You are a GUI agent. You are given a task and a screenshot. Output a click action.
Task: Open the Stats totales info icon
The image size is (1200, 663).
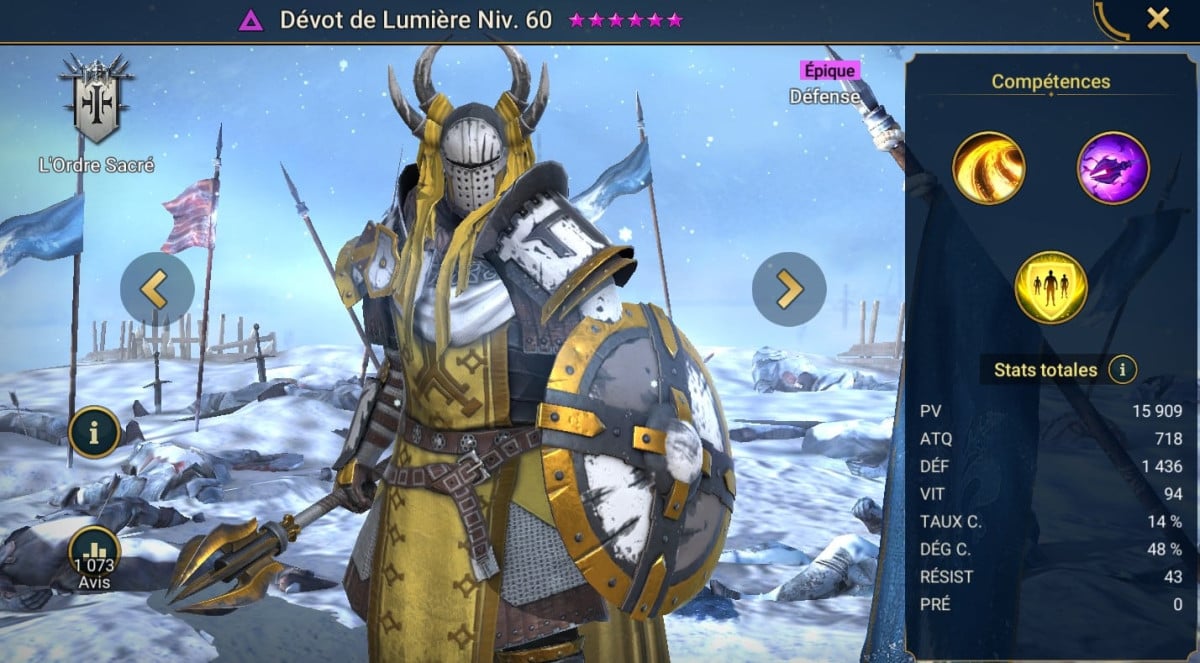[1122, 370]
